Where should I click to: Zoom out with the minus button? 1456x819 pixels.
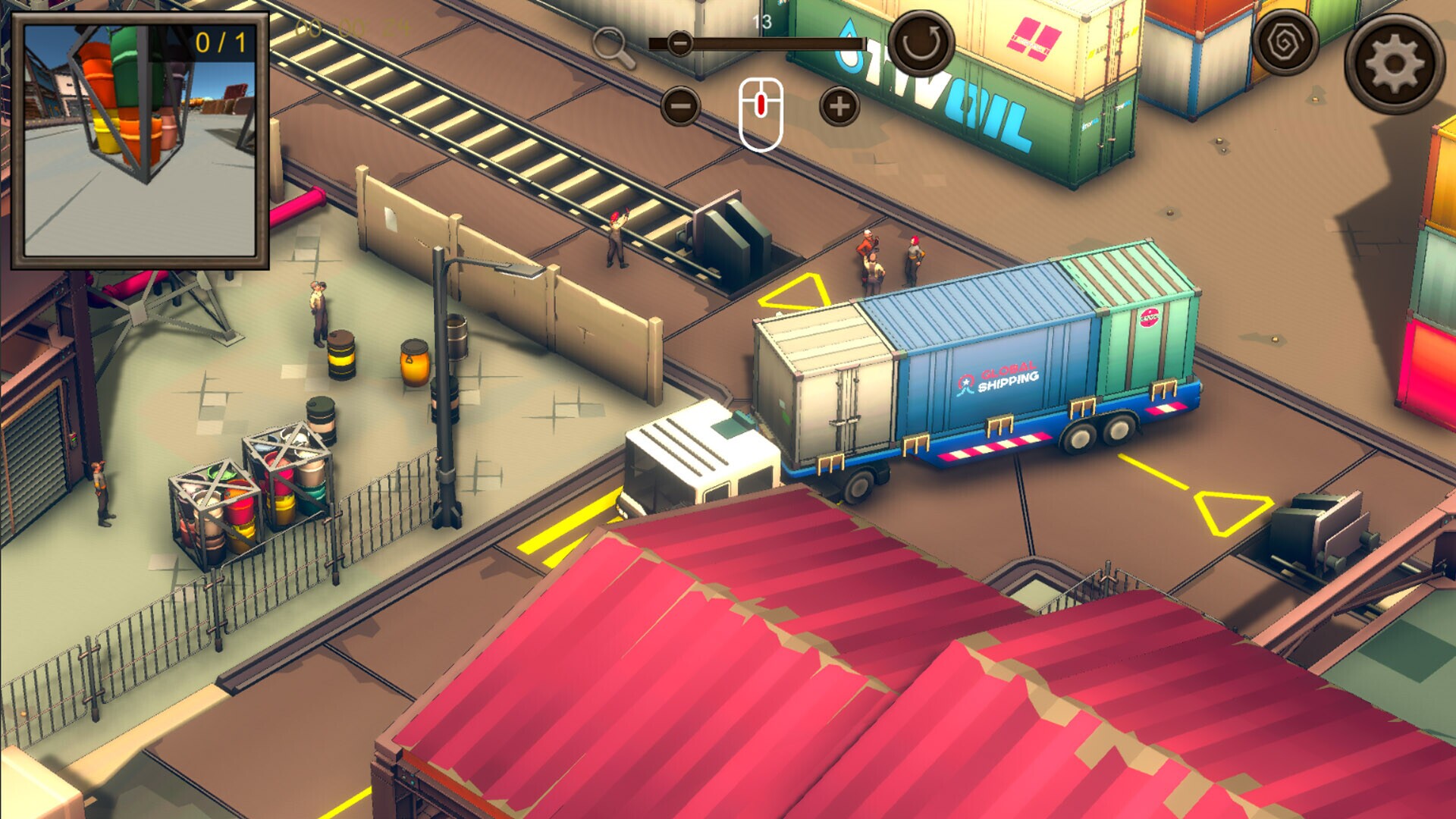[x=680, y=106]
